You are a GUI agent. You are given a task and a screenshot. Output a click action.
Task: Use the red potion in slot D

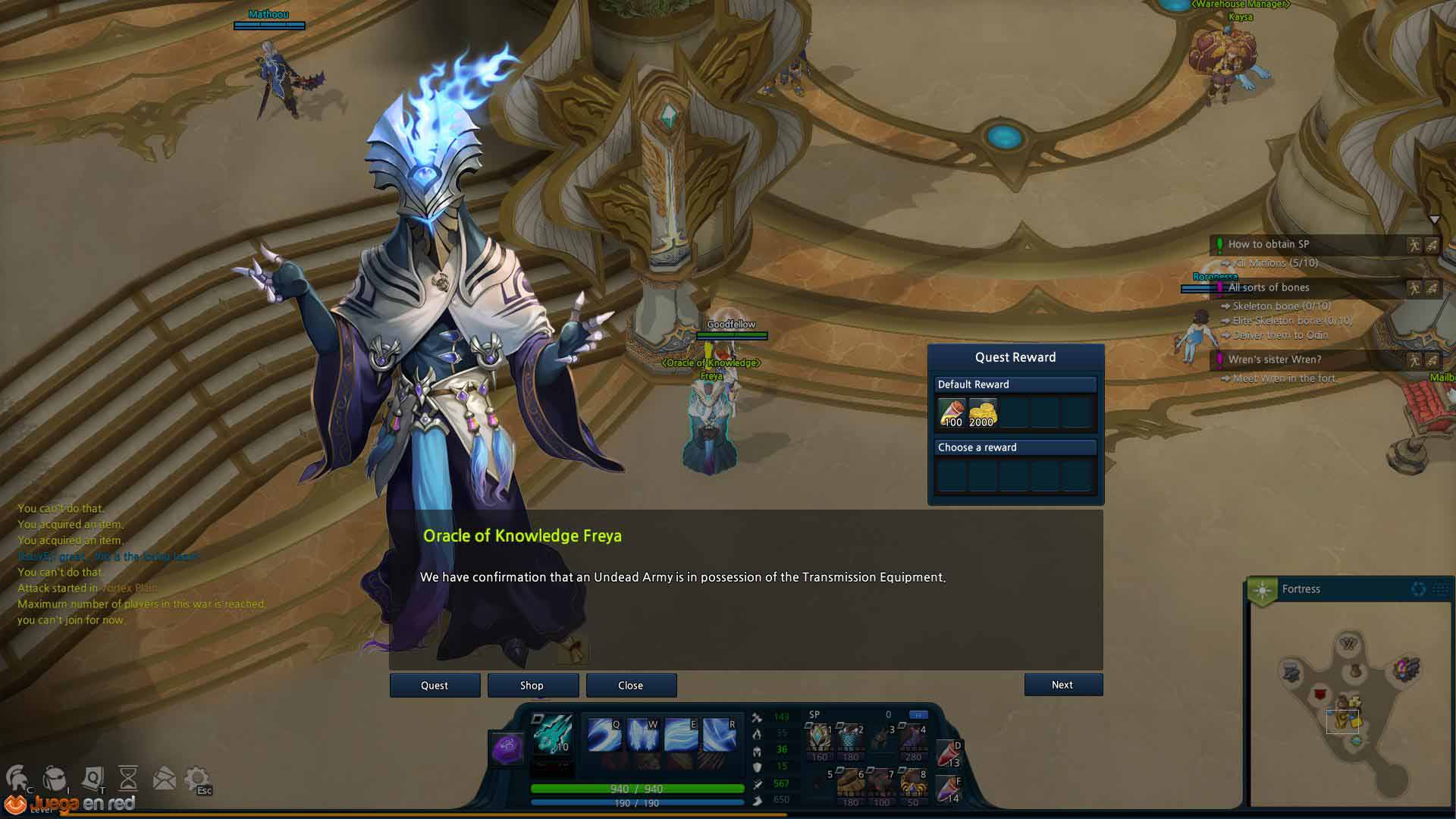point(949,753)
